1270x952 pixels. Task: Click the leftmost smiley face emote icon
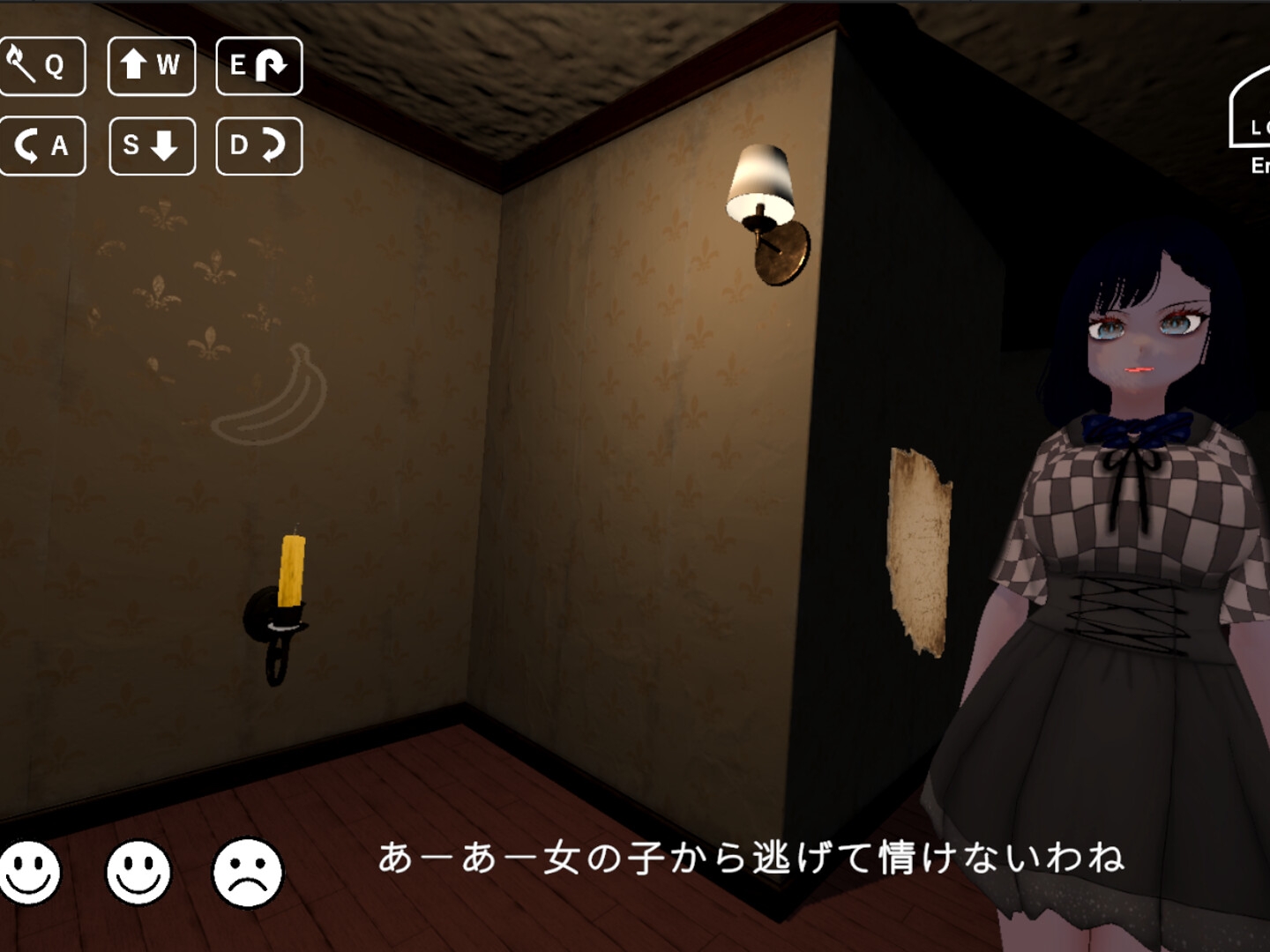(x=29, y=874)
